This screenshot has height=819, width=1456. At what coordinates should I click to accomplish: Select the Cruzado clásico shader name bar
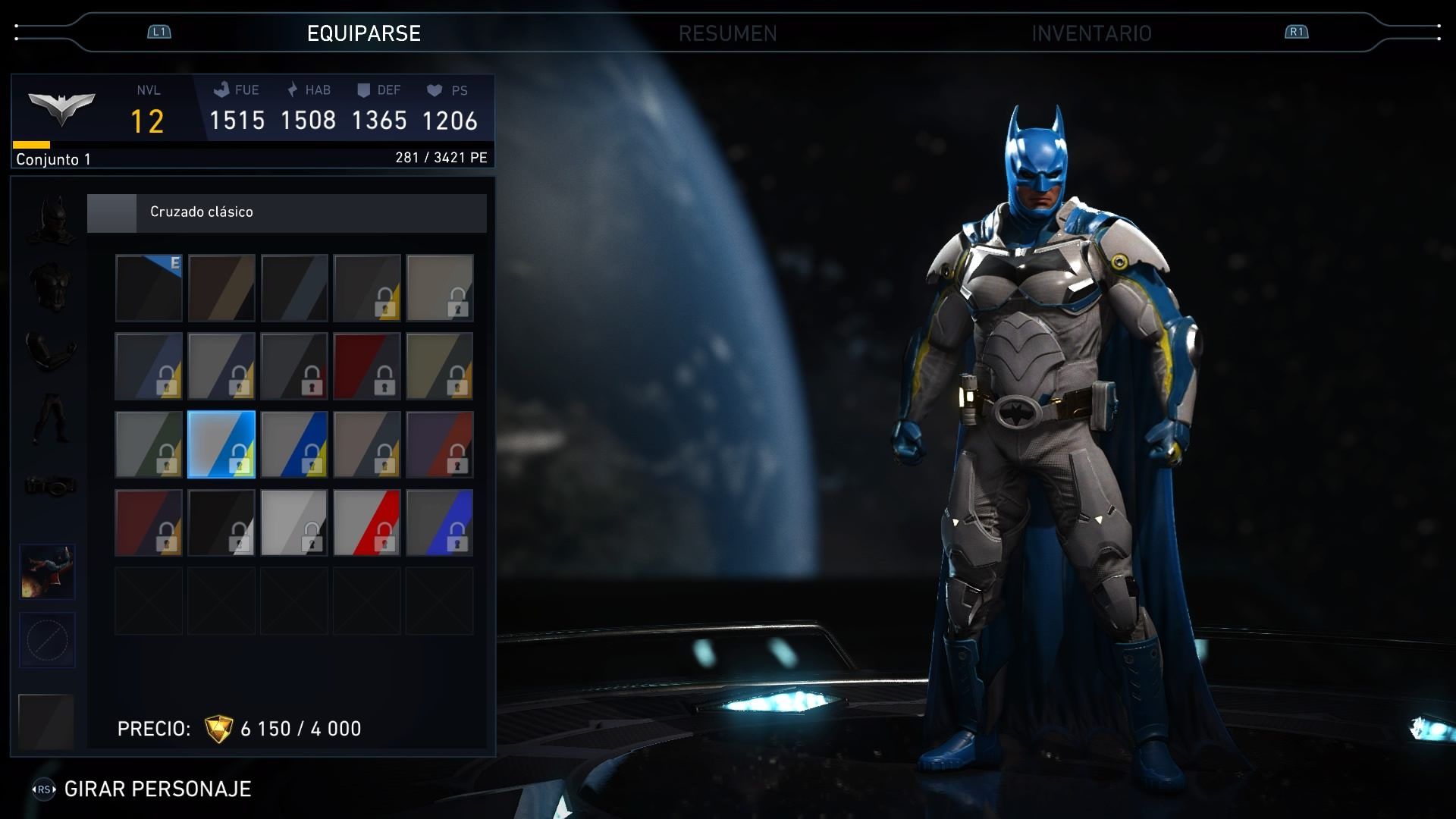click(x=287, y=212)
